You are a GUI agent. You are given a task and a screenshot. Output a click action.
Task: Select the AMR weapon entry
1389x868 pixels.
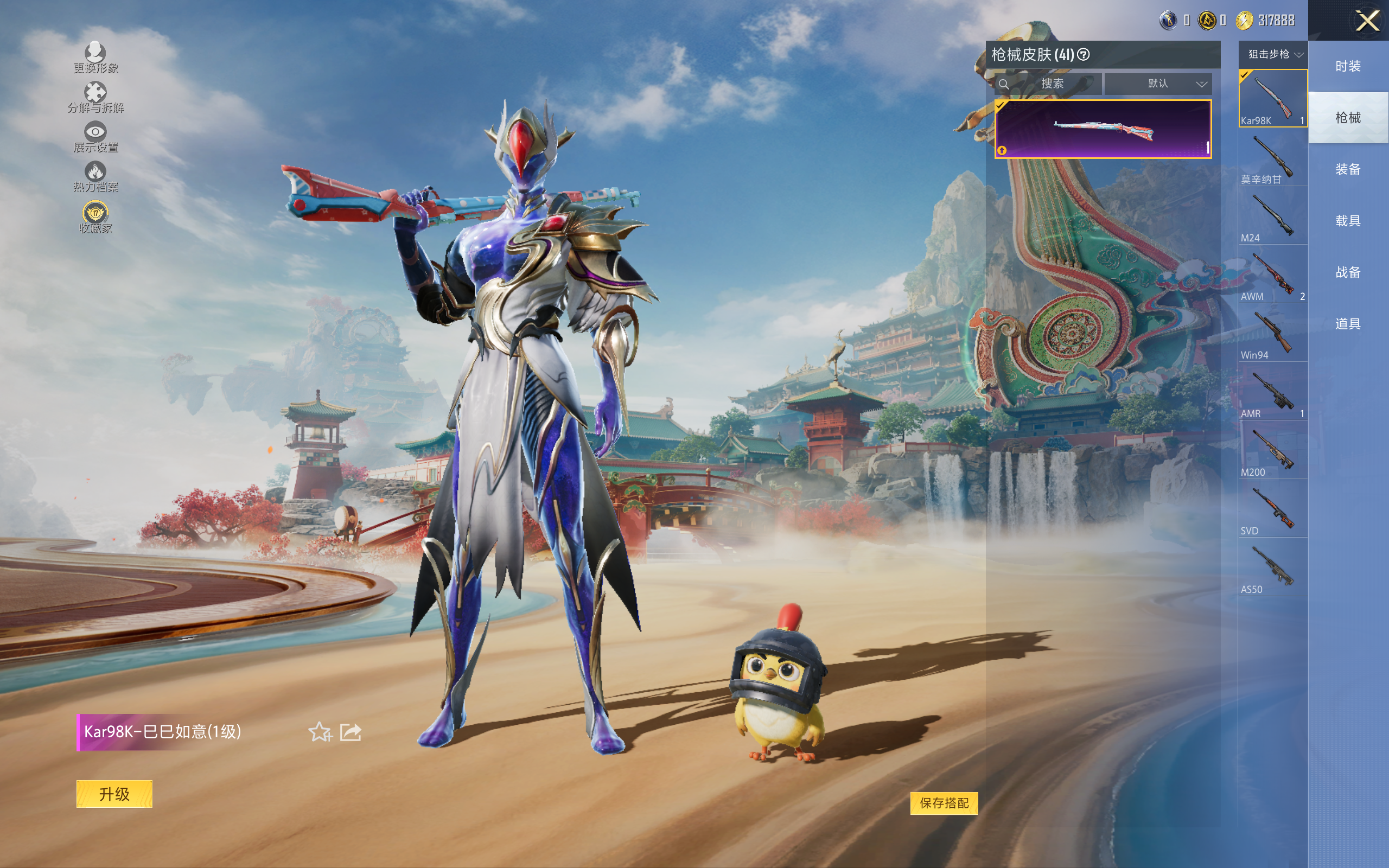pyautogui.click(x=1272, y=394)
